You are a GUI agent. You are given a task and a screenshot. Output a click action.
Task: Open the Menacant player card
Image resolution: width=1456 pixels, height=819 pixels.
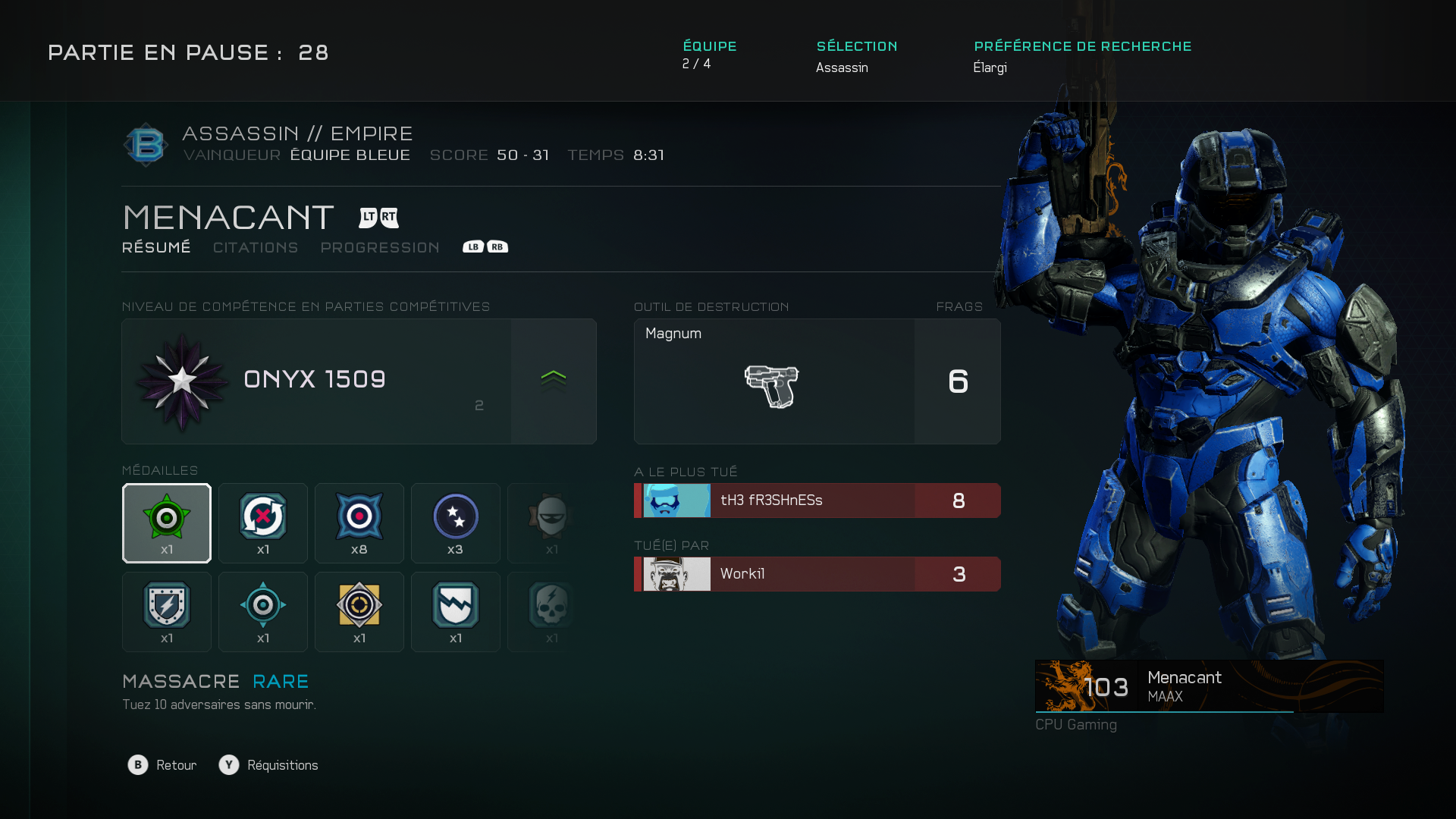click(1209, 686)
